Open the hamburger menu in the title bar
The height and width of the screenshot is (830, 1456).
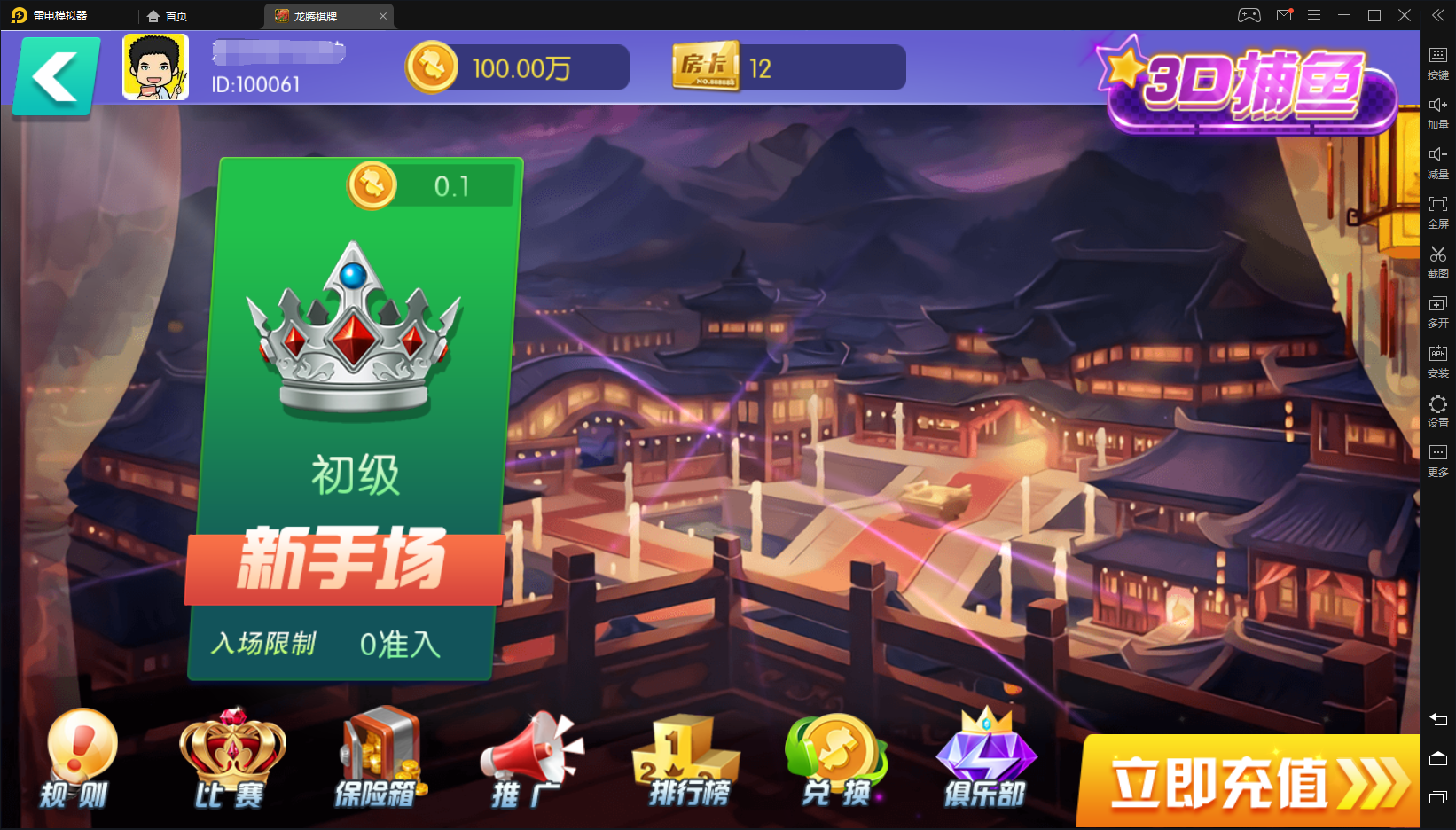[1314, 14]
